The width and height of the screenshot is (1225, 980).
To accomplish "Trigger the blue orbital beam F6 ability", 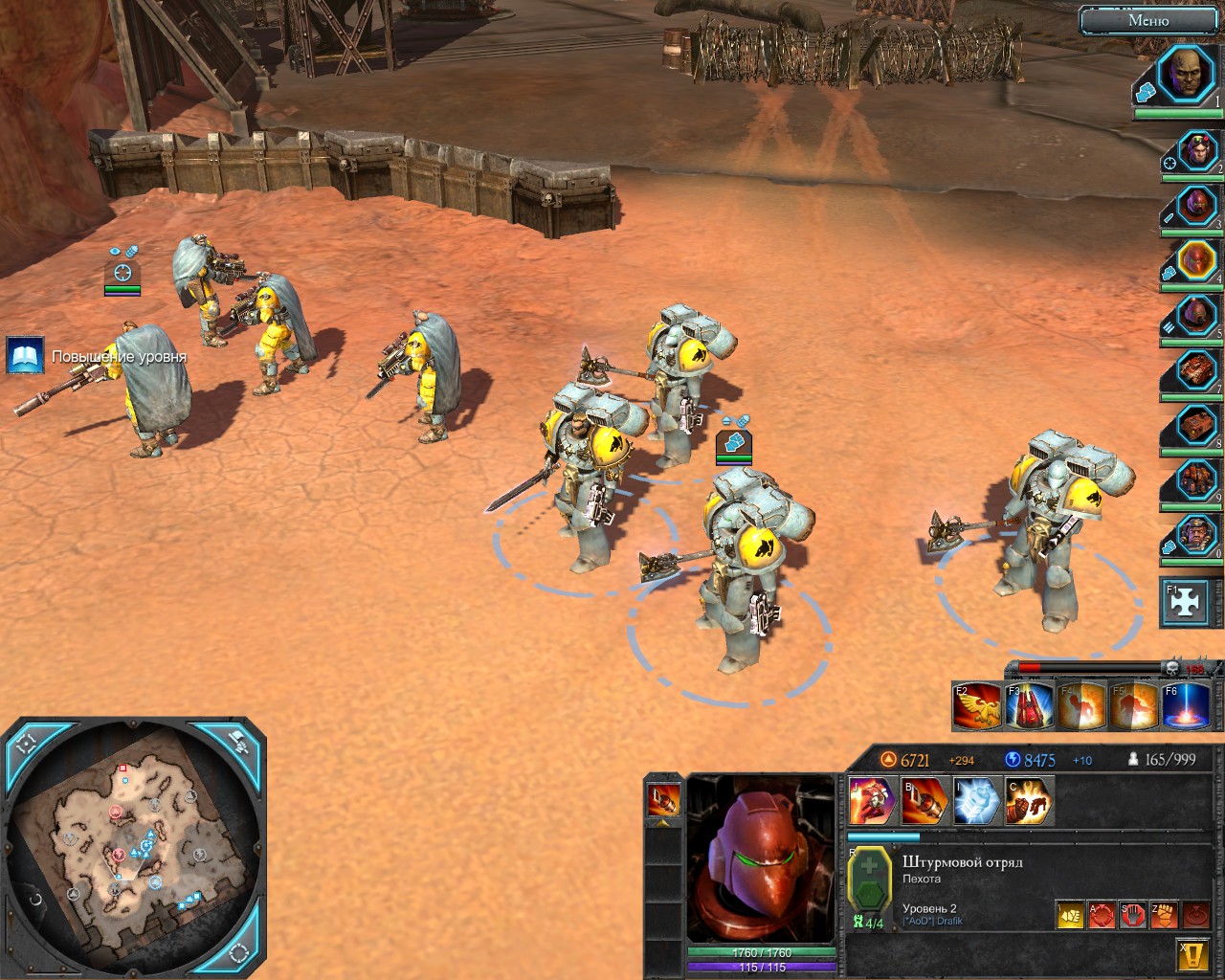I will coord(1186,705).
